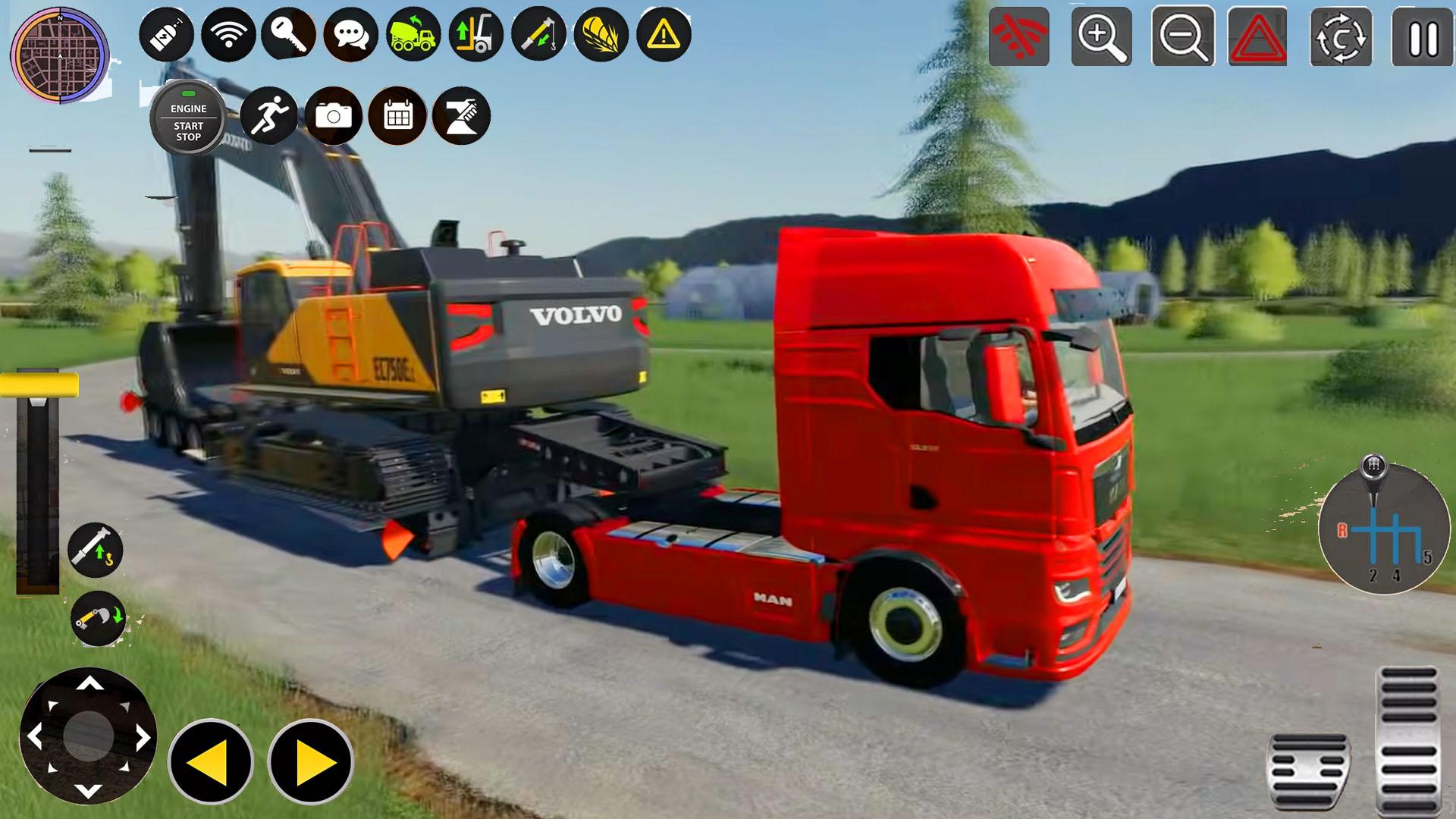The image size is (1456, 819).
Task: Select the crane hook tool icon
Action: [x=538, y=32]
